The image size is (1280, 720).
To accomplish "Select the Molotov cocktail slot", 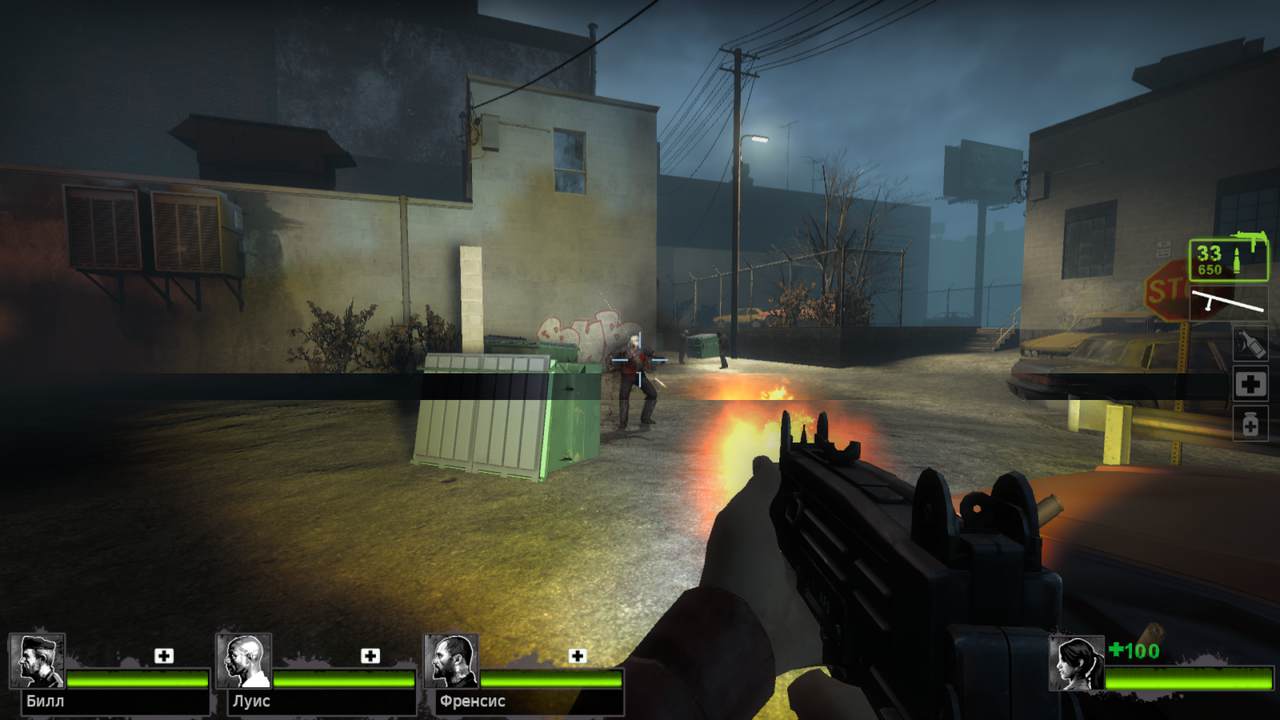I will [1250, 343].
